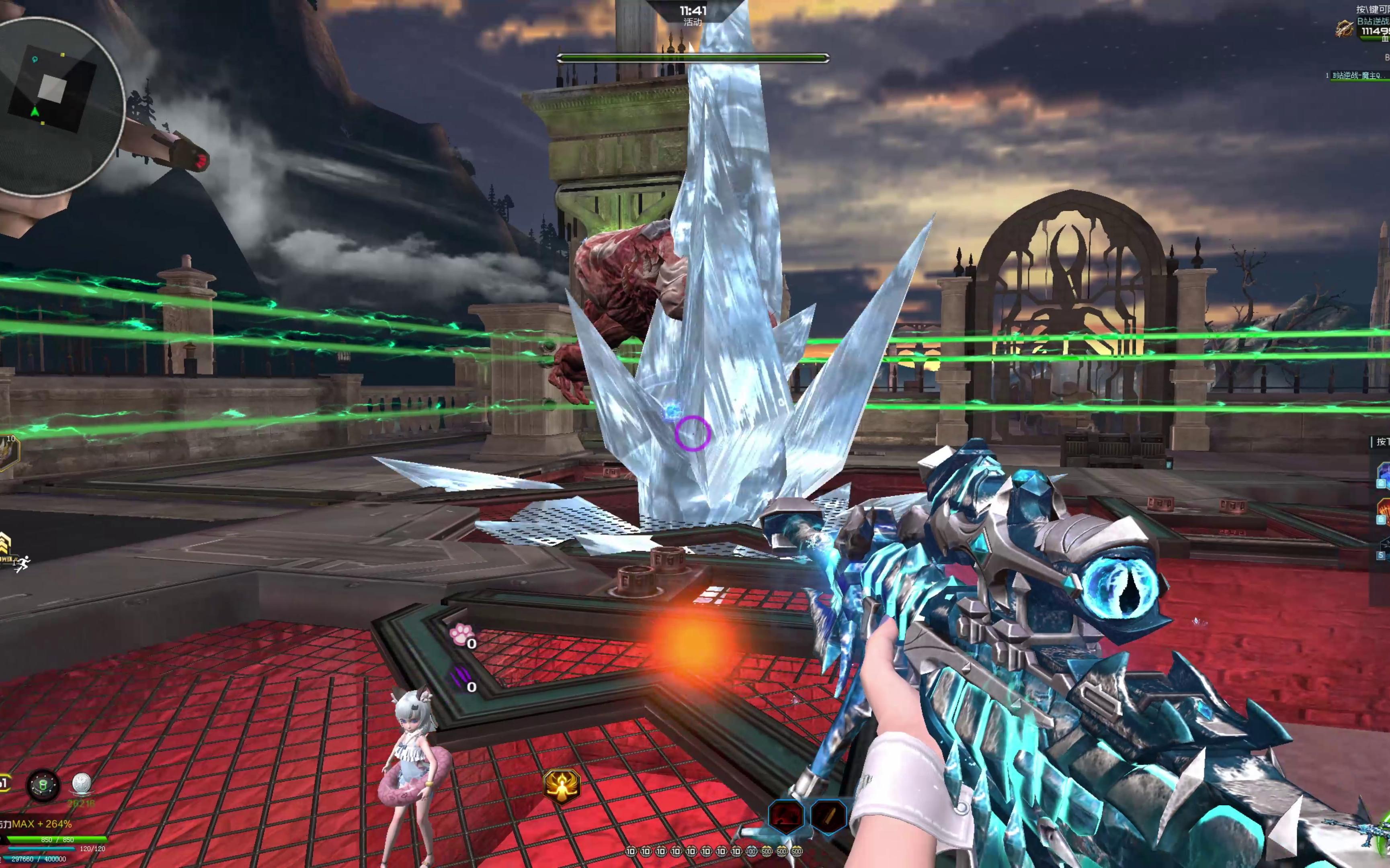Viewport: 1390px width, 868px height.
Task: Select the pink paw print counter icon
Action: pyautogui.click(x=461, y=635)
